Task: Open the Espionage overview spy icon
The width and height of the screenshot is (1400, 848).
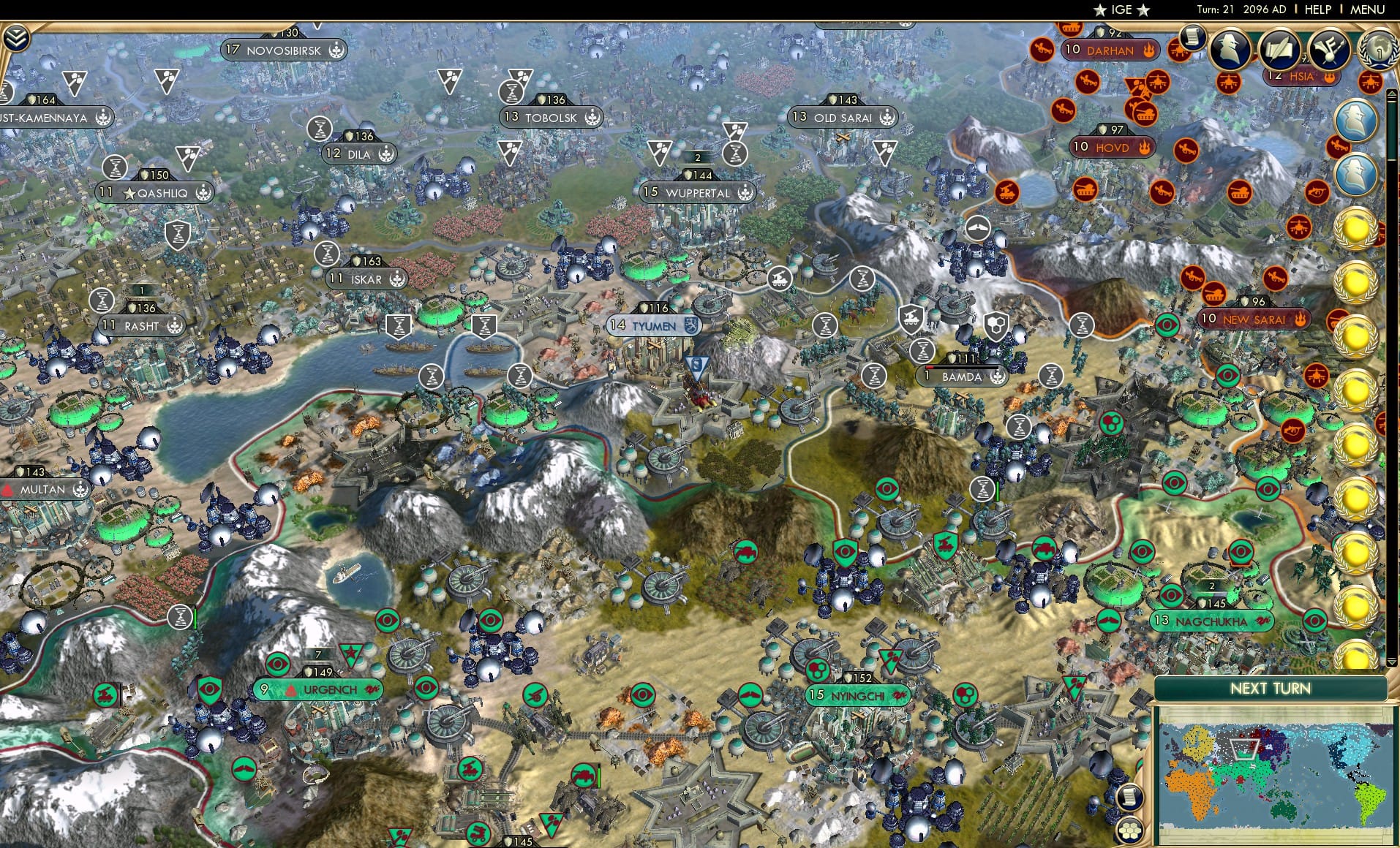Action: point(1229,50)
